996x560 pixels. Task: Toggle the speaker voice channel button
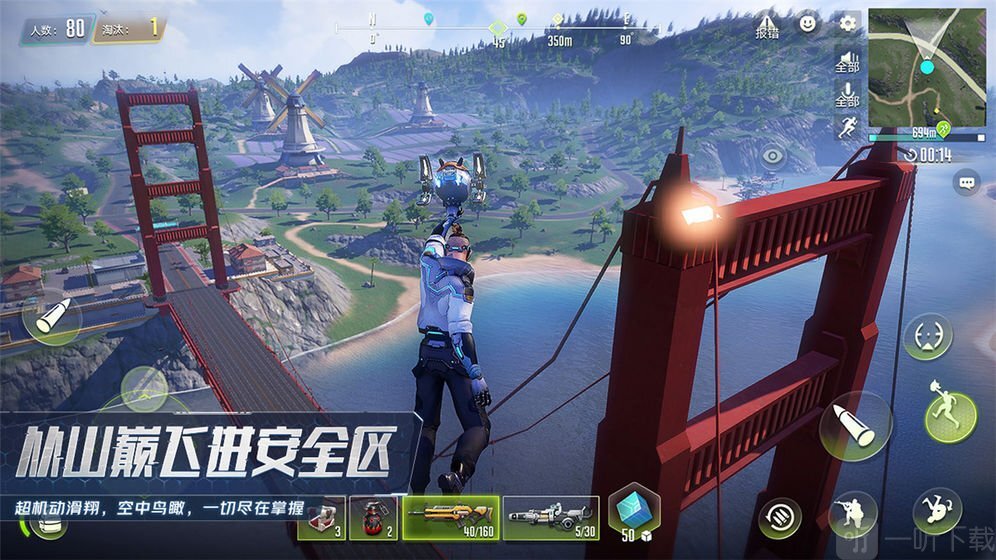tap(847, 62)
